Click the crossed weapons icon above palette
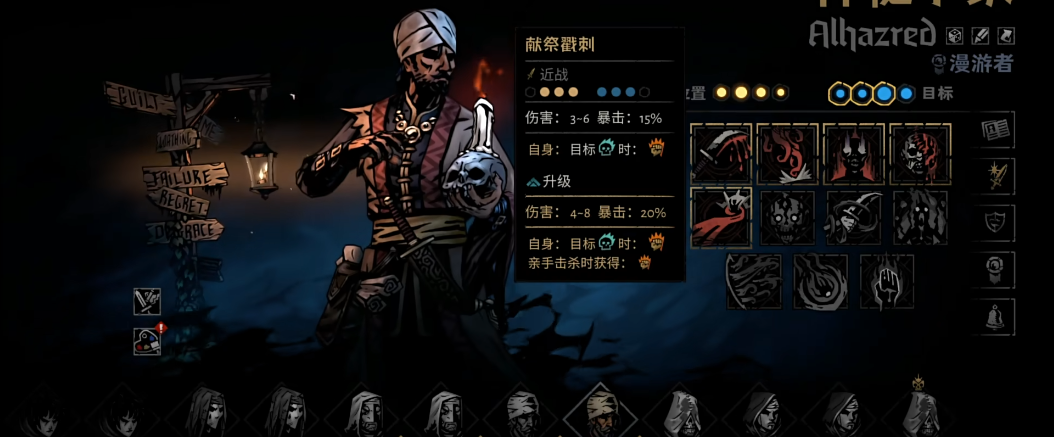This screenshot has width=1054, height=437. 147,301
